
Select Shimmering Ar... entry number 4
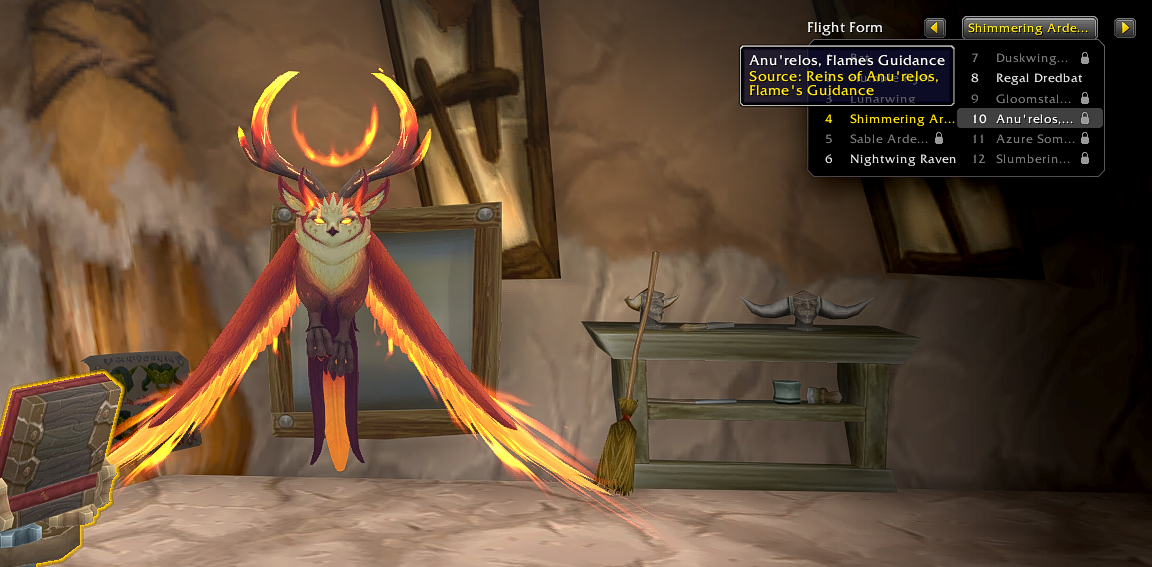[884, 119]
